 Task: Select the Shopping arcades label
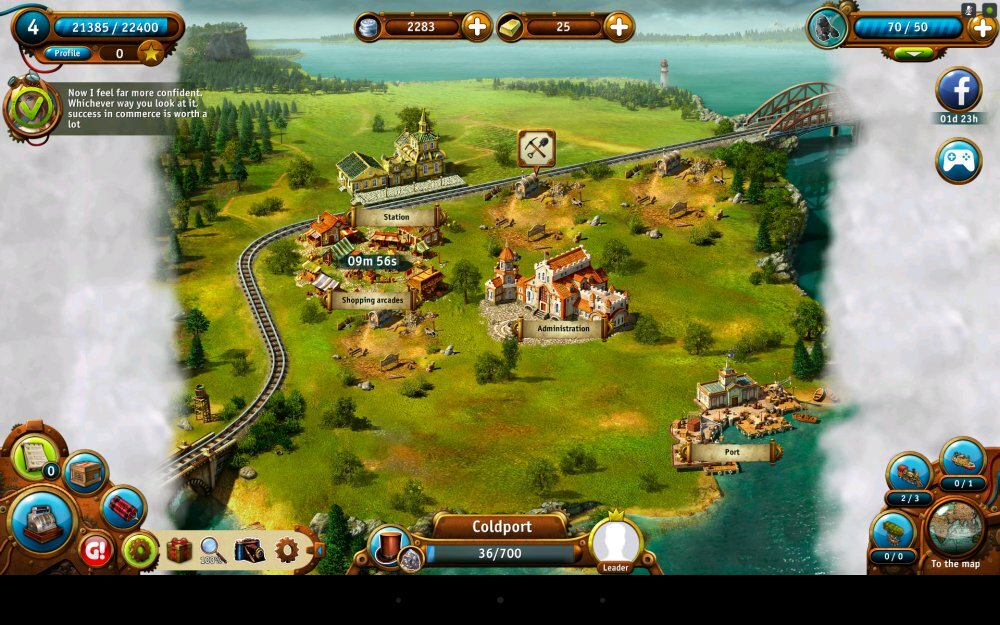(371, 300)
